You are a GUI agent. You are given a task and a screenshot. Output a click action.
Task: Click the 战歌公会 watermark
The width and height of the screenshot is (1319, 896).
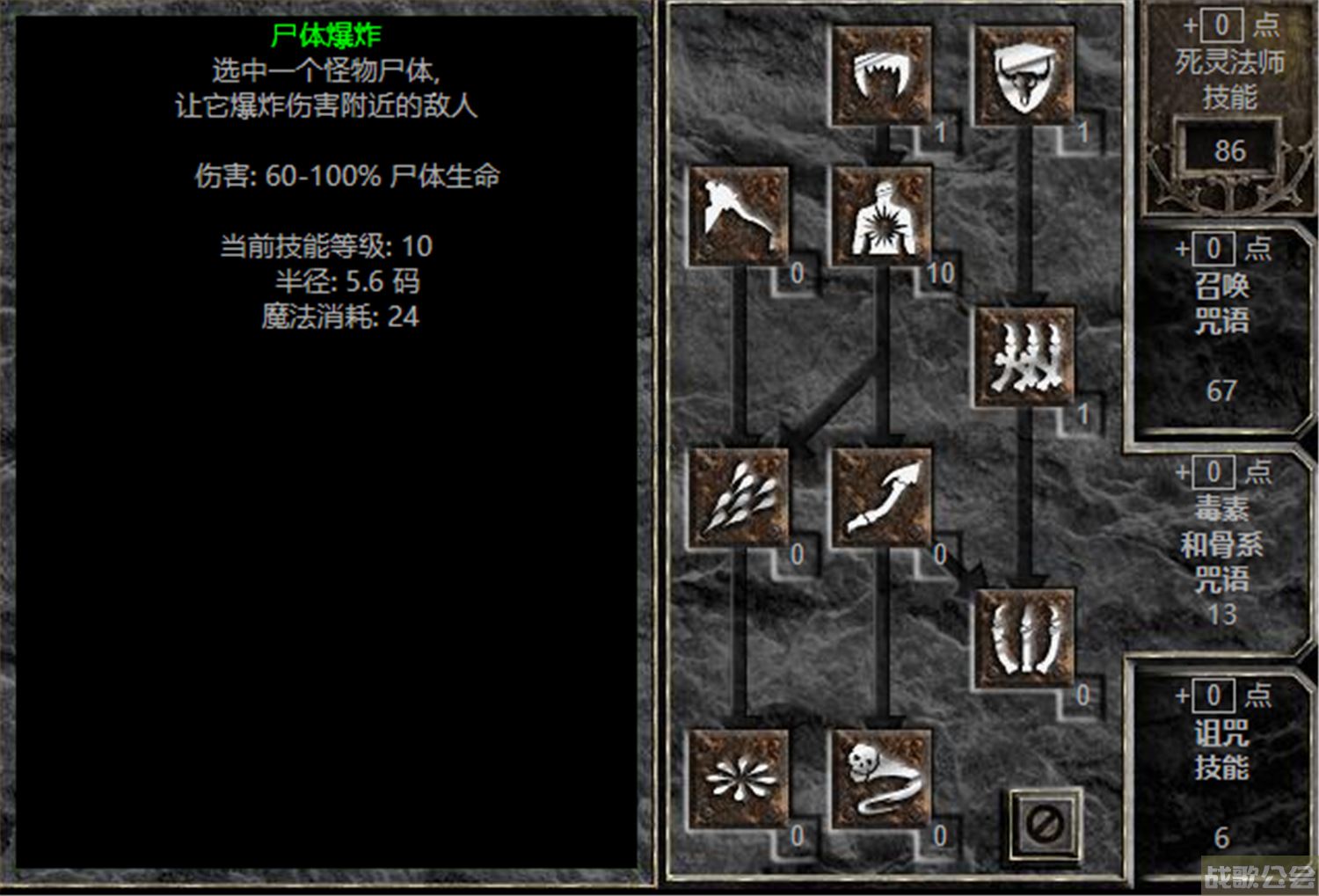tap(1259, 871)
